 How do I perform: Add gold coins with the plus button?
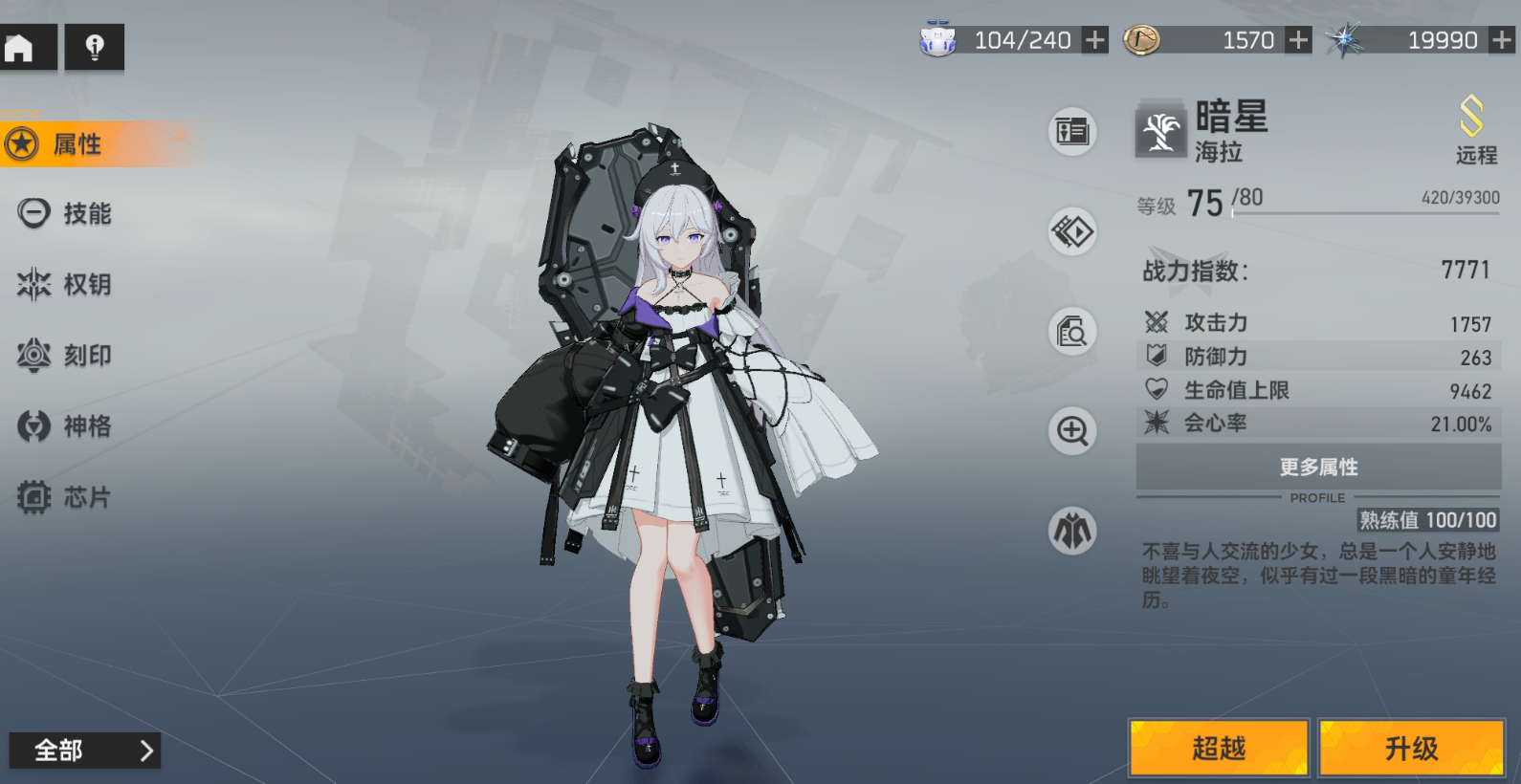(1298, 40)
